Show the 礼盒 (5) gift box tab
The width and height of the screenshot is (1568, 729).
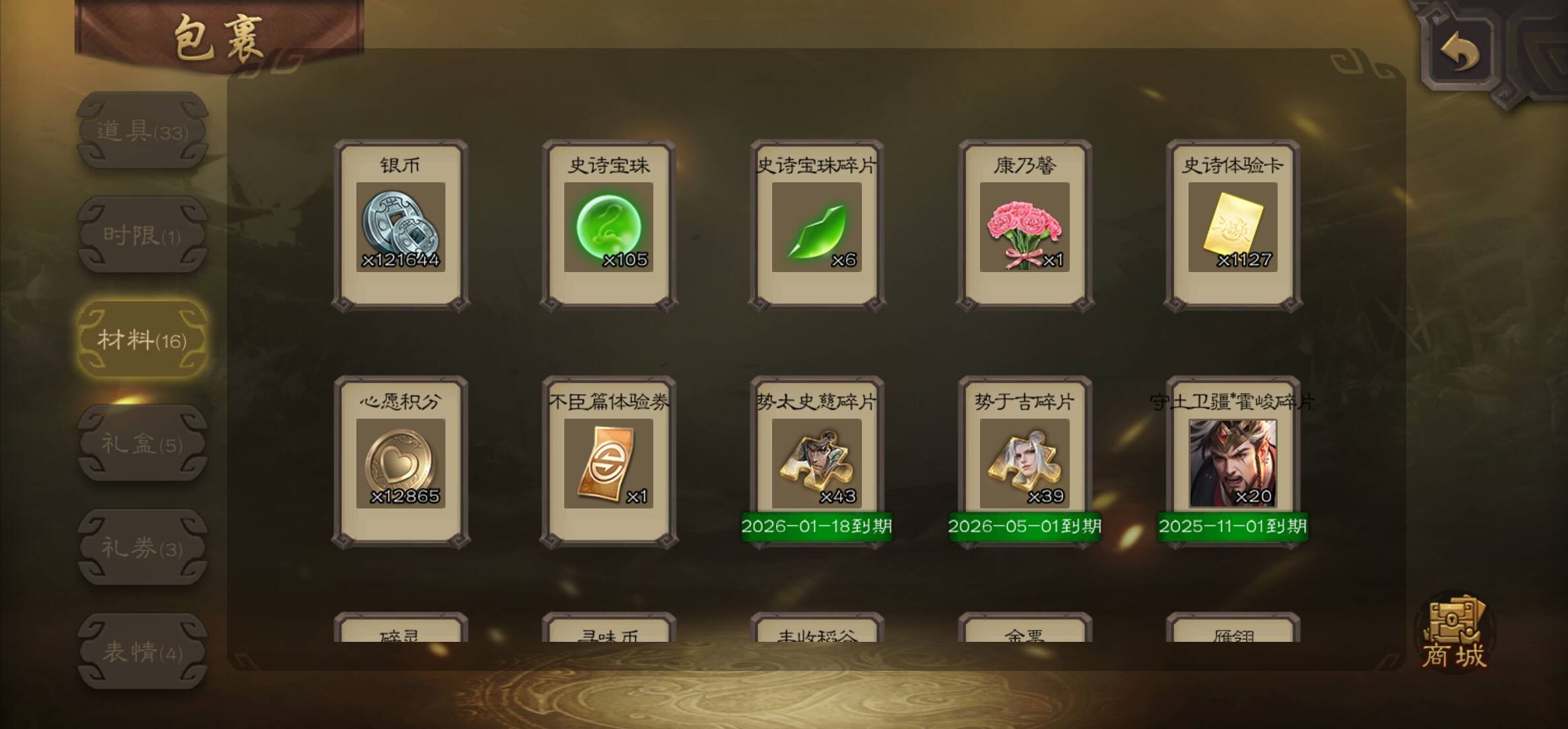143,444
